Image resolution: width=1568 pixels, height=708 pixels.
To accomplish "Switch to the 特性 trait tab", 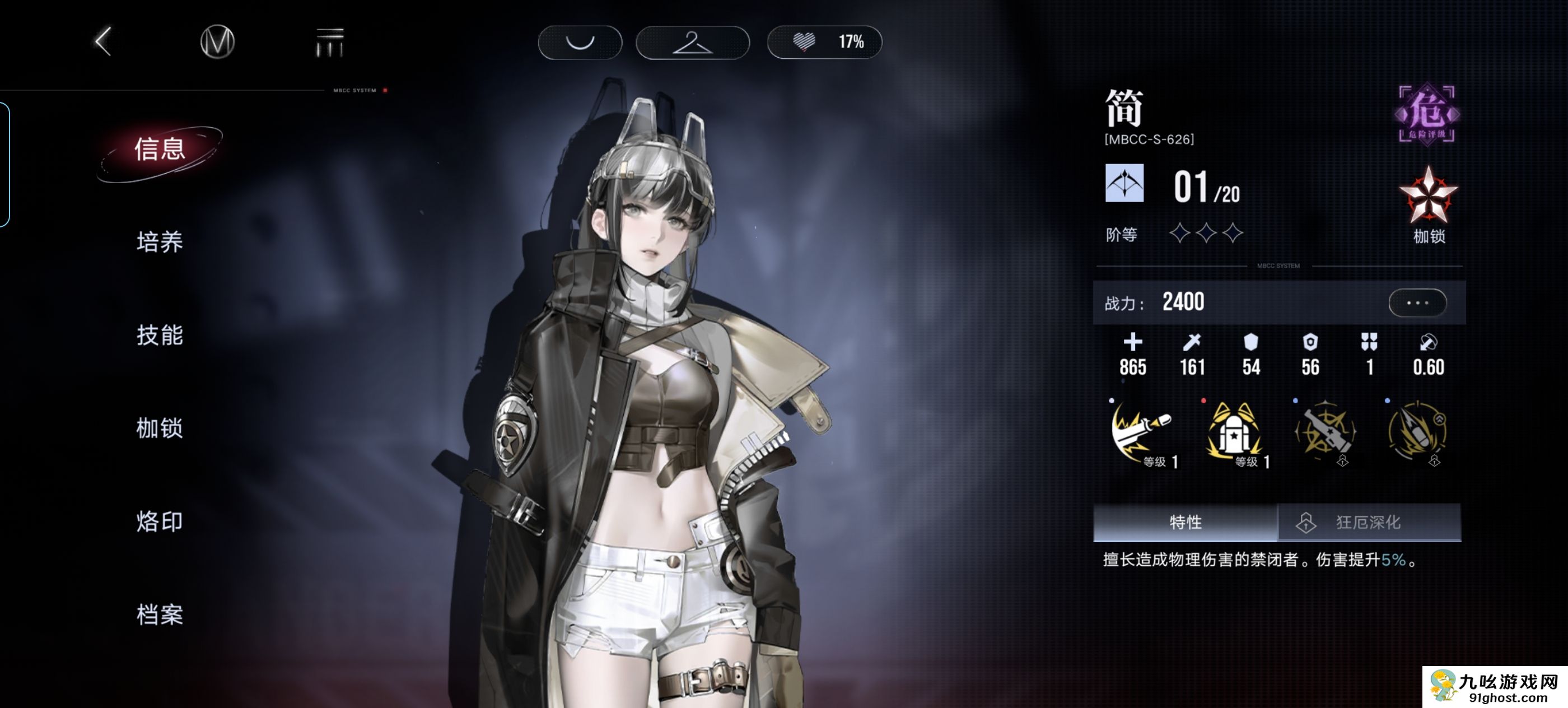I will coord(1184,521).
